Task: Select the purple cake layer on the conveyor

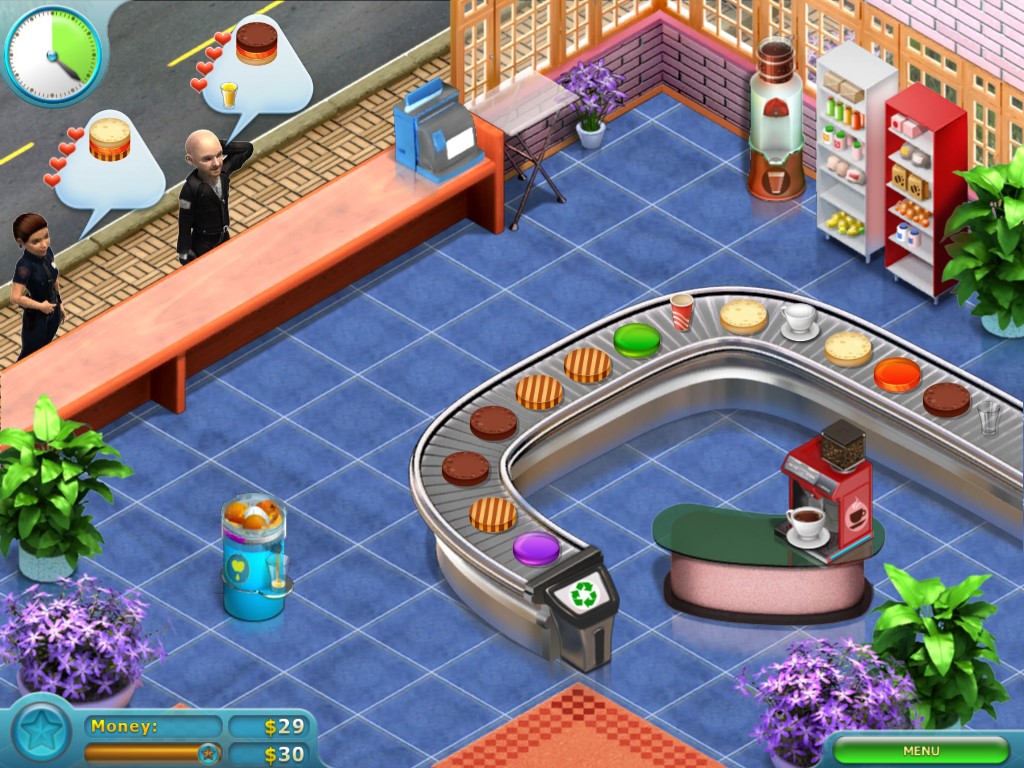Action: (537, 548)
